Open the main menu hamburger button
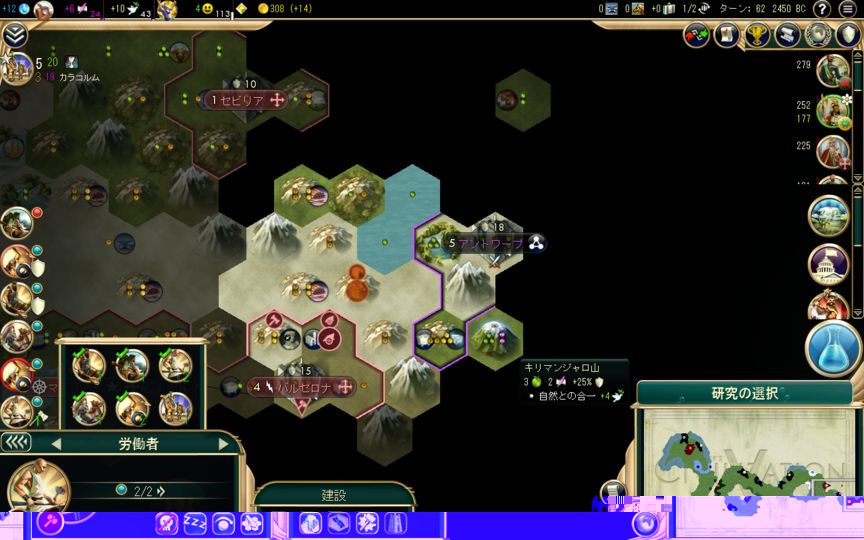864x540 pixels. pyautogui.click(x=845, y=9)
